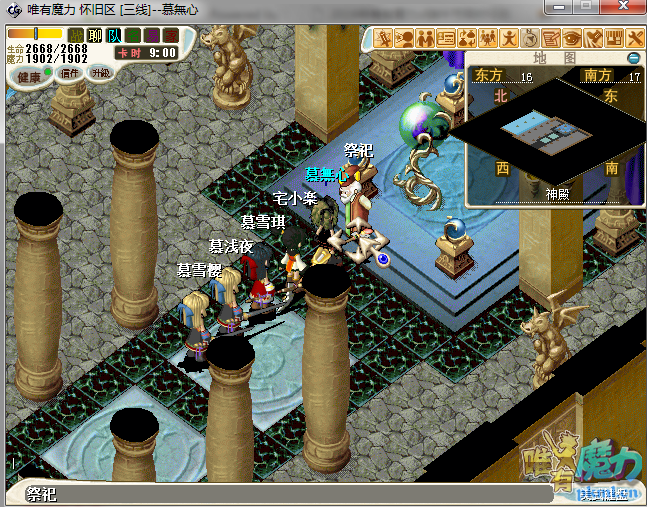Toggle the 聊 chat switch
647x507 pixels.
coord(94,37)
